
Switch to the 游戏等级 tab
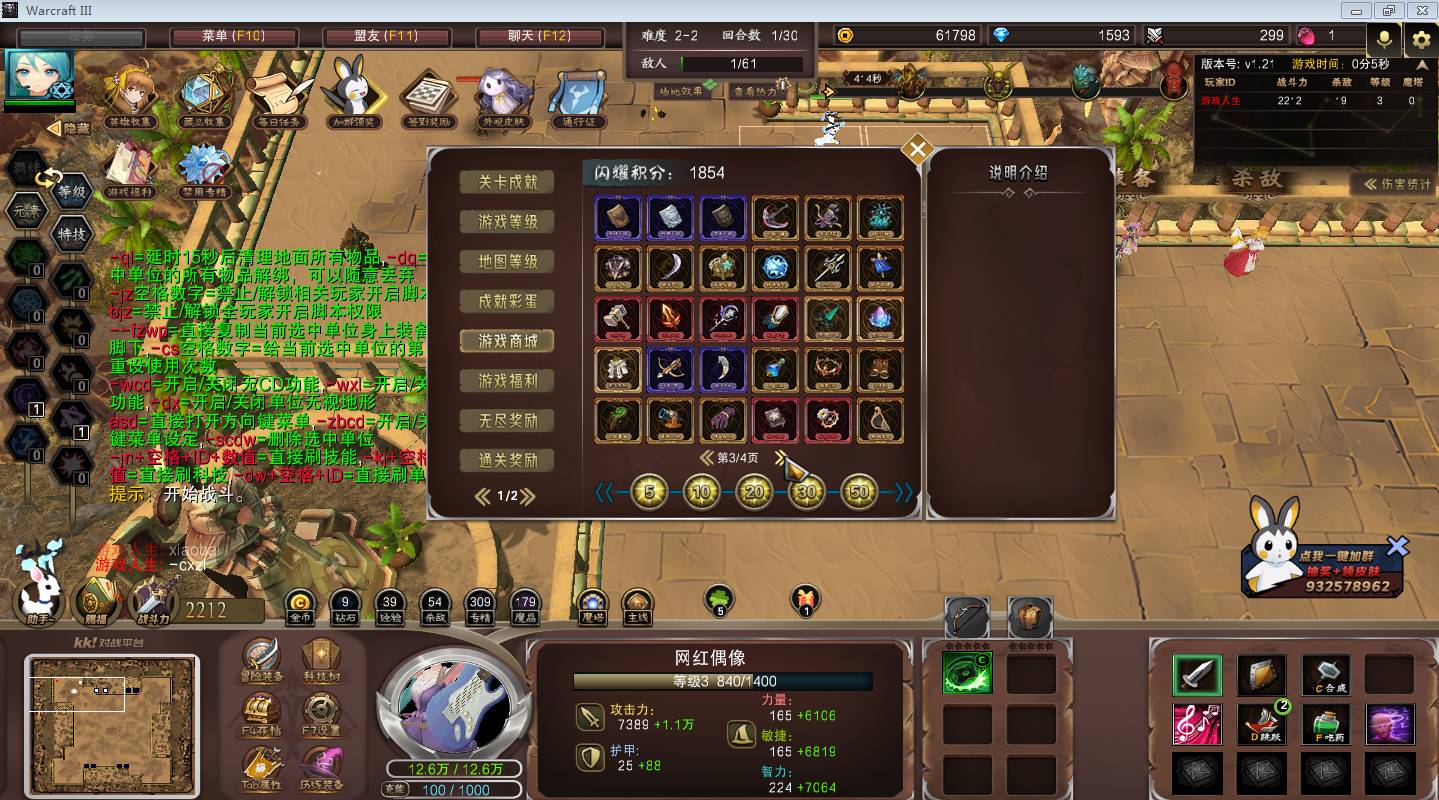[508, 222]
